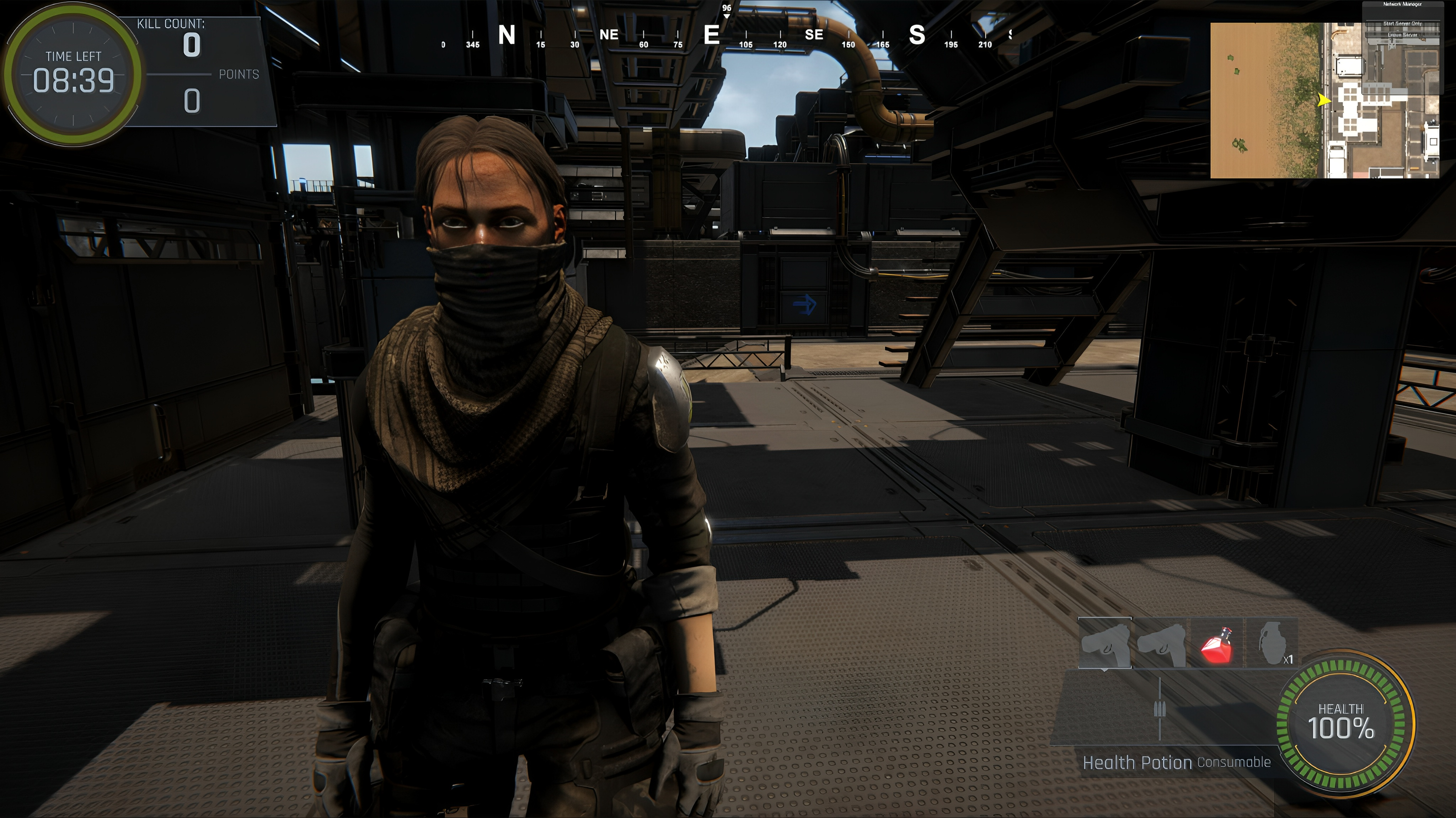Click the Leave Server button
This screenshot has width=1456, height=818.
point(1402,34)
